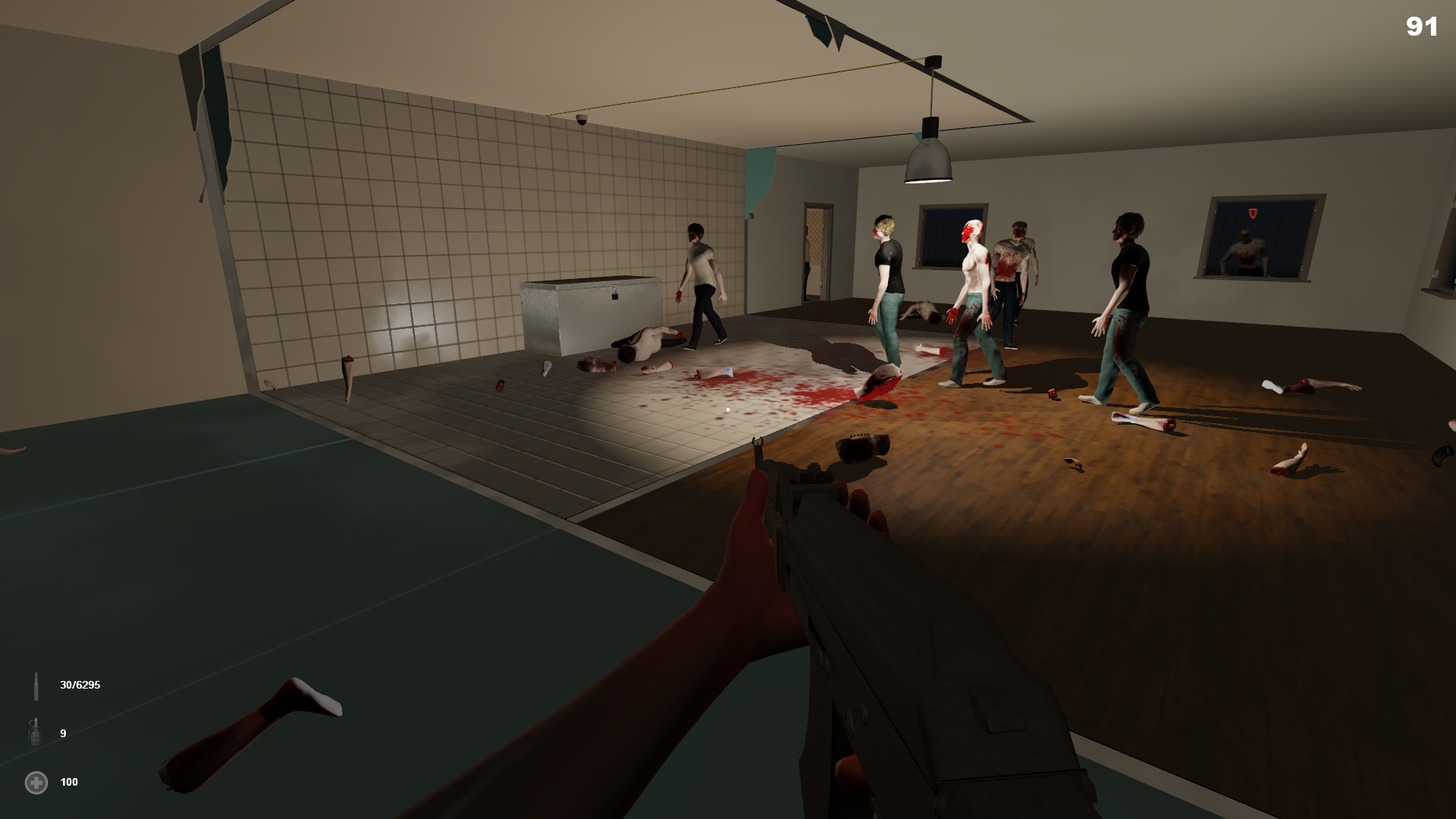This screenshot has height=819, width=1456.
Task: Click the crosshair dot at screen center
Action: click(726, 408)
